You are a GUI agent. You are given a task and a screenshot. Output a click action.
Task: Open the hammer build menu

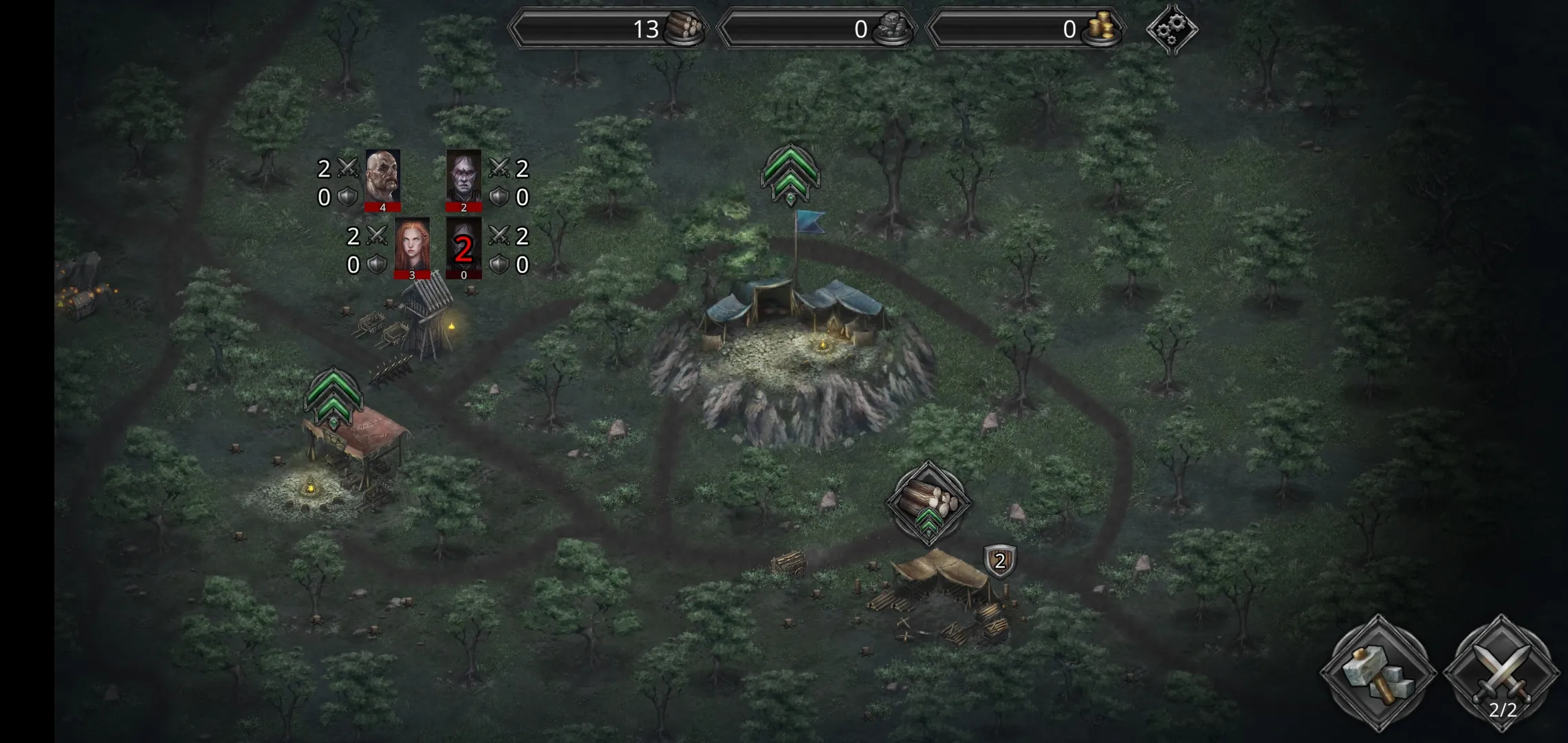pyautogui.click(x=1378, y=674)
